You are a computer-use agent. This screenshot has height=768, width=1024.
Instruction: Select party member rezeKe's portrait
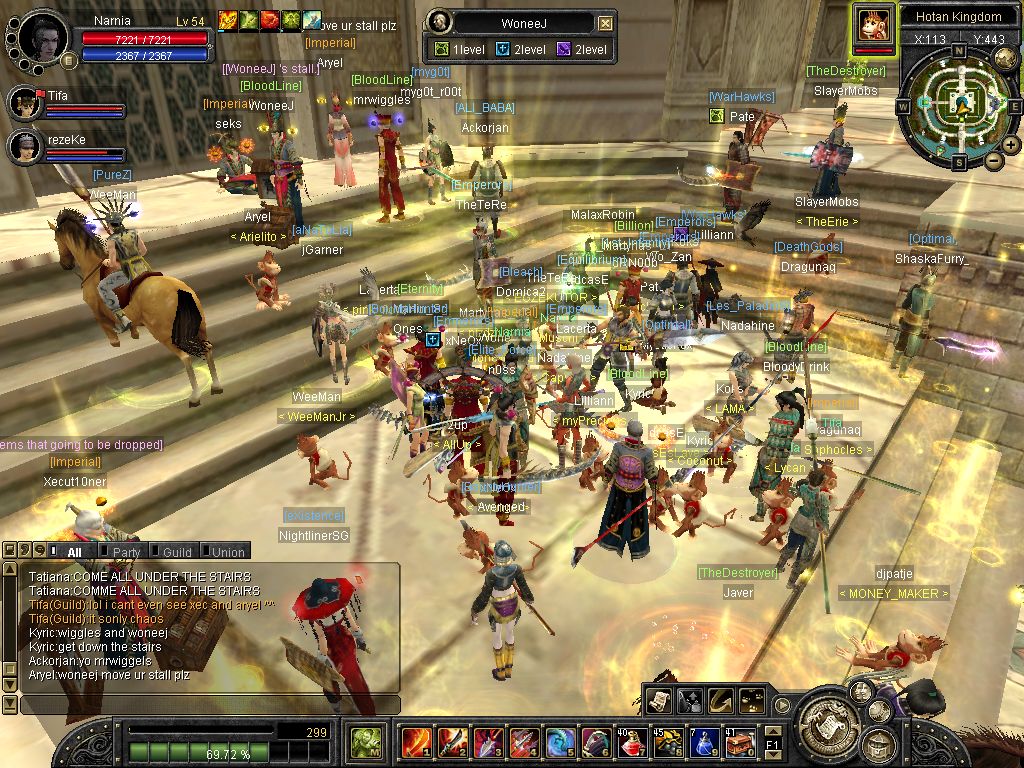click(25, 146)
